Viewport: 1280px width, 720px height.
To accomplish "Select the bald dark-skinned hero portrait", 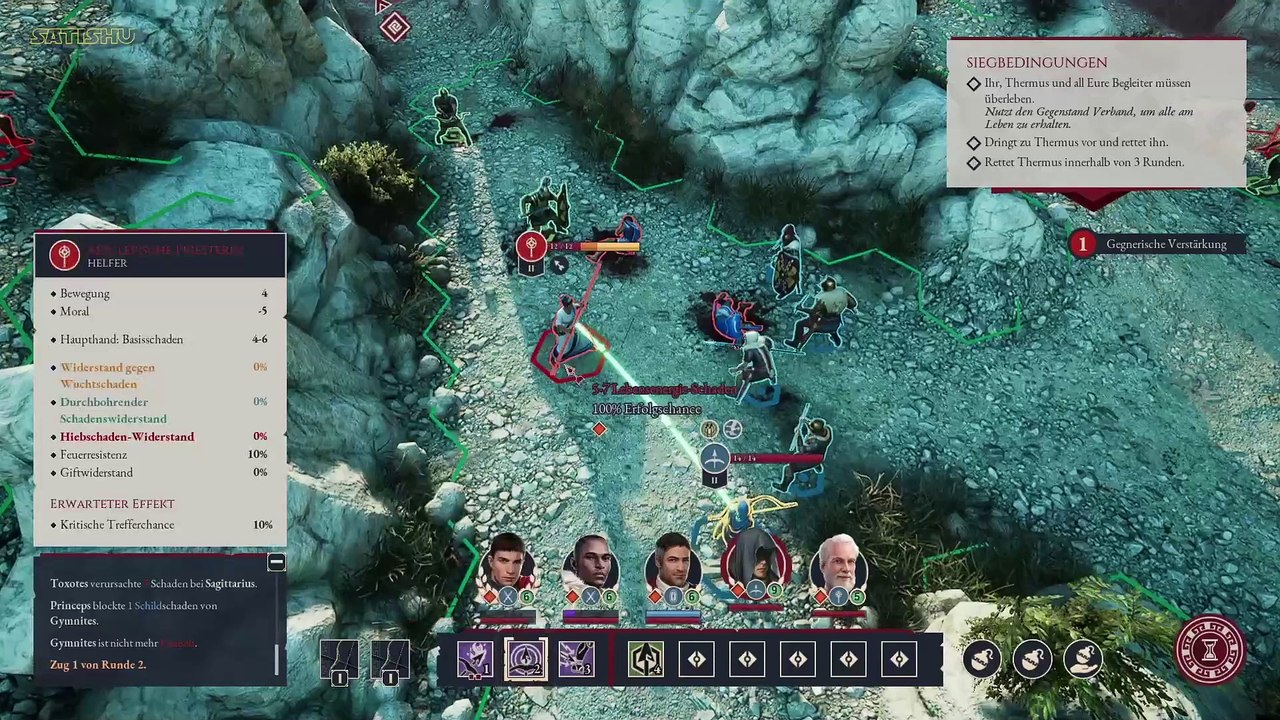I will tap(591, 565).
